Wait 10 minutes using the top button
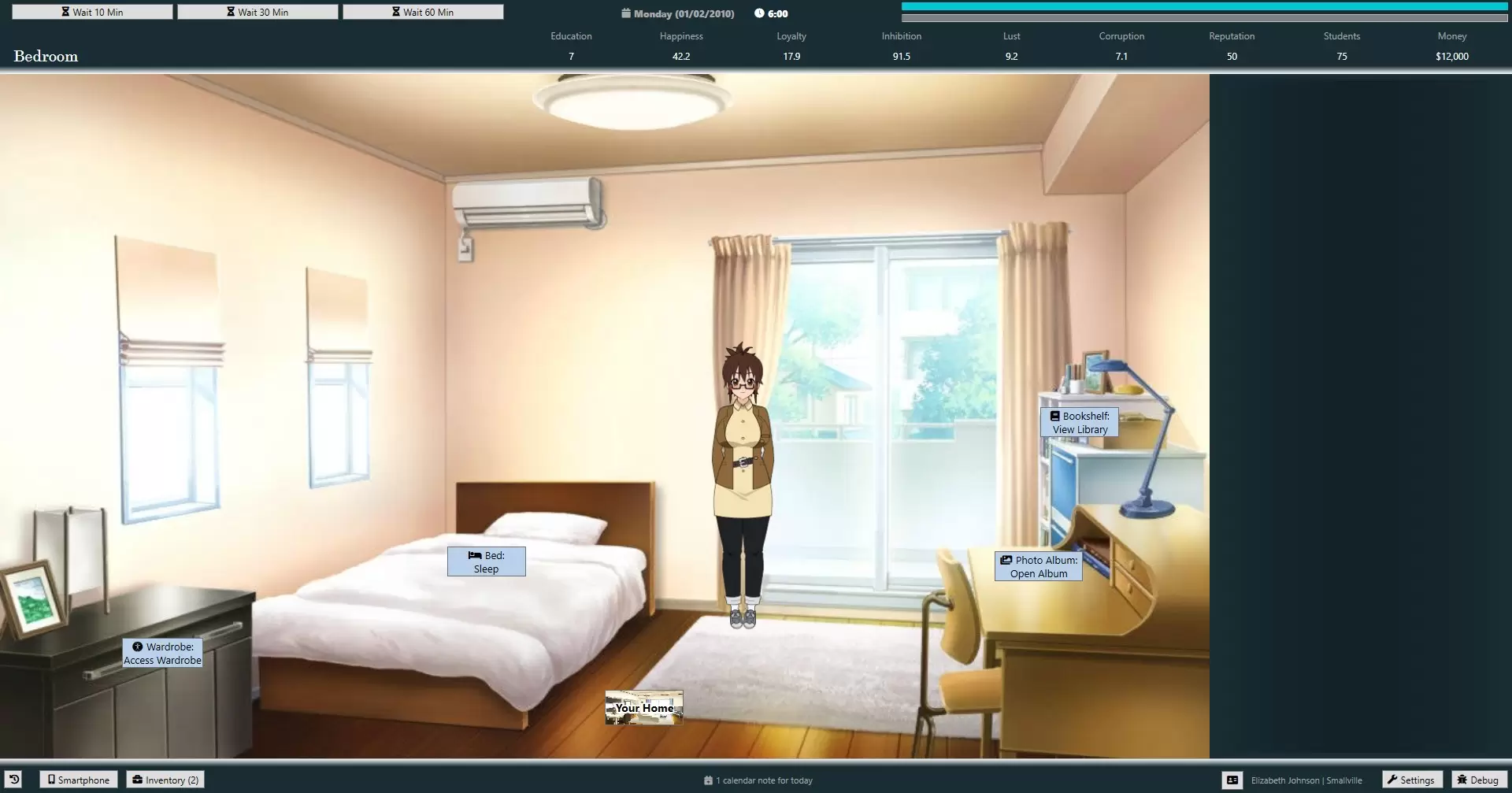The image size is (1512, 793). (92, 12)
